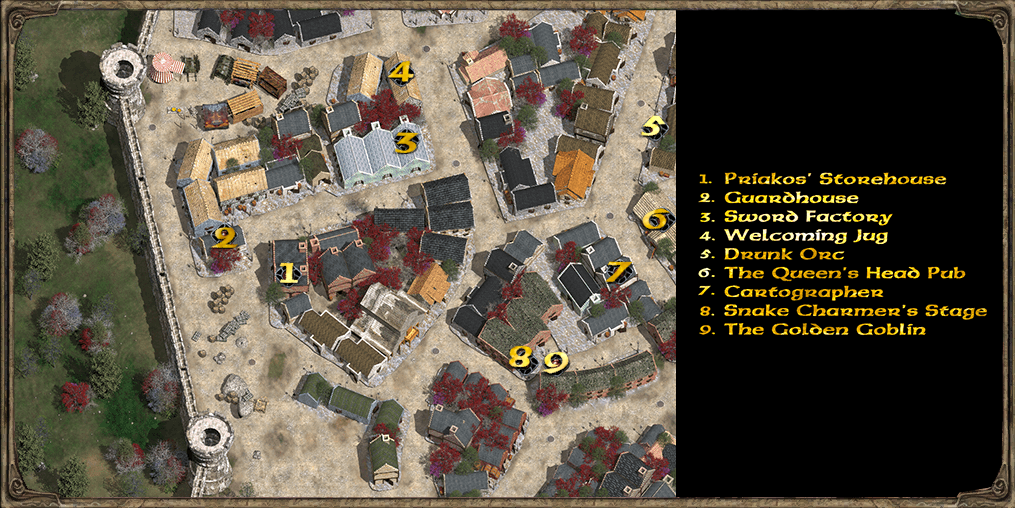Choose map marker number 3
Image resolution: width=1015 pixels, height=508 pixels.
coord(404,142)
